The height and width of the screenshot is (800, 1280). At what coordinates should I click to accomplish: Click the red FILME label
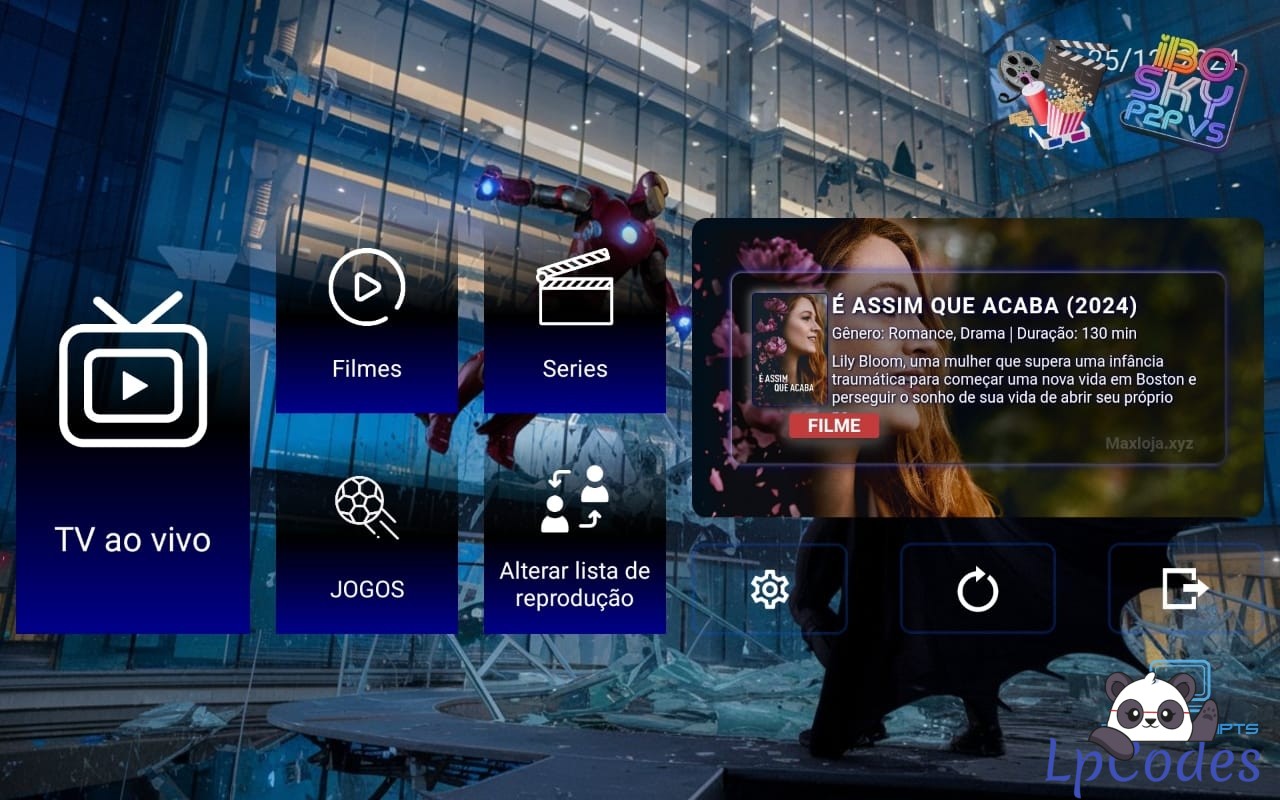point(833,426)
